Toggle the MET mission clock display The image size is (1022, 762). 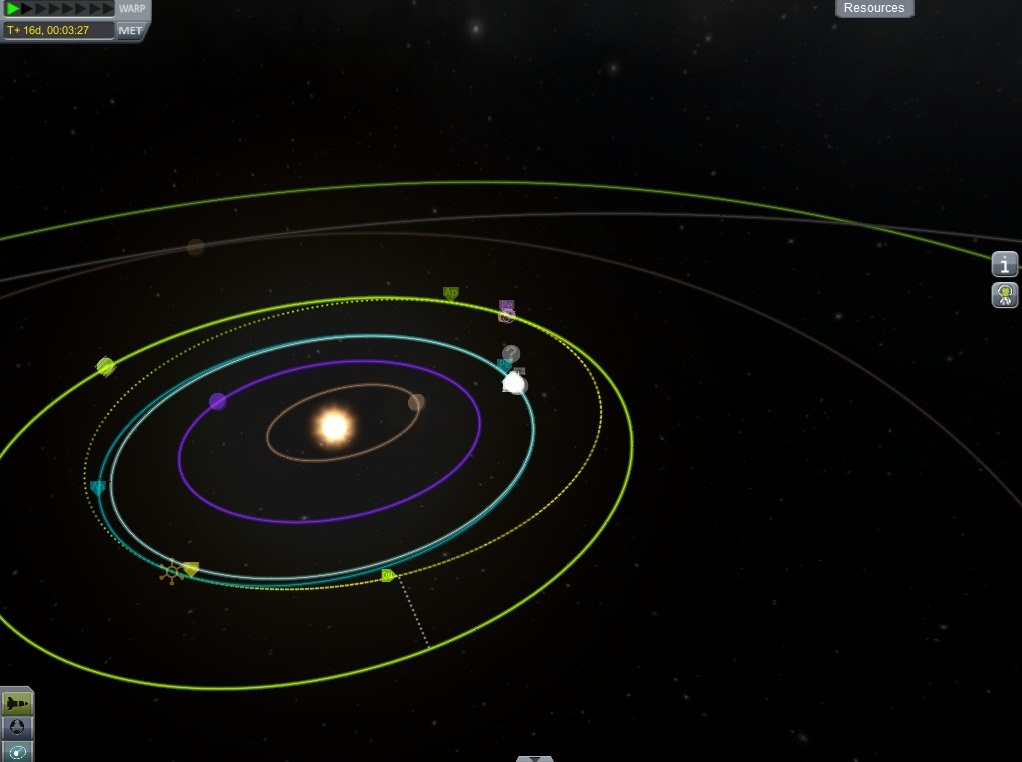click(131, 30)
